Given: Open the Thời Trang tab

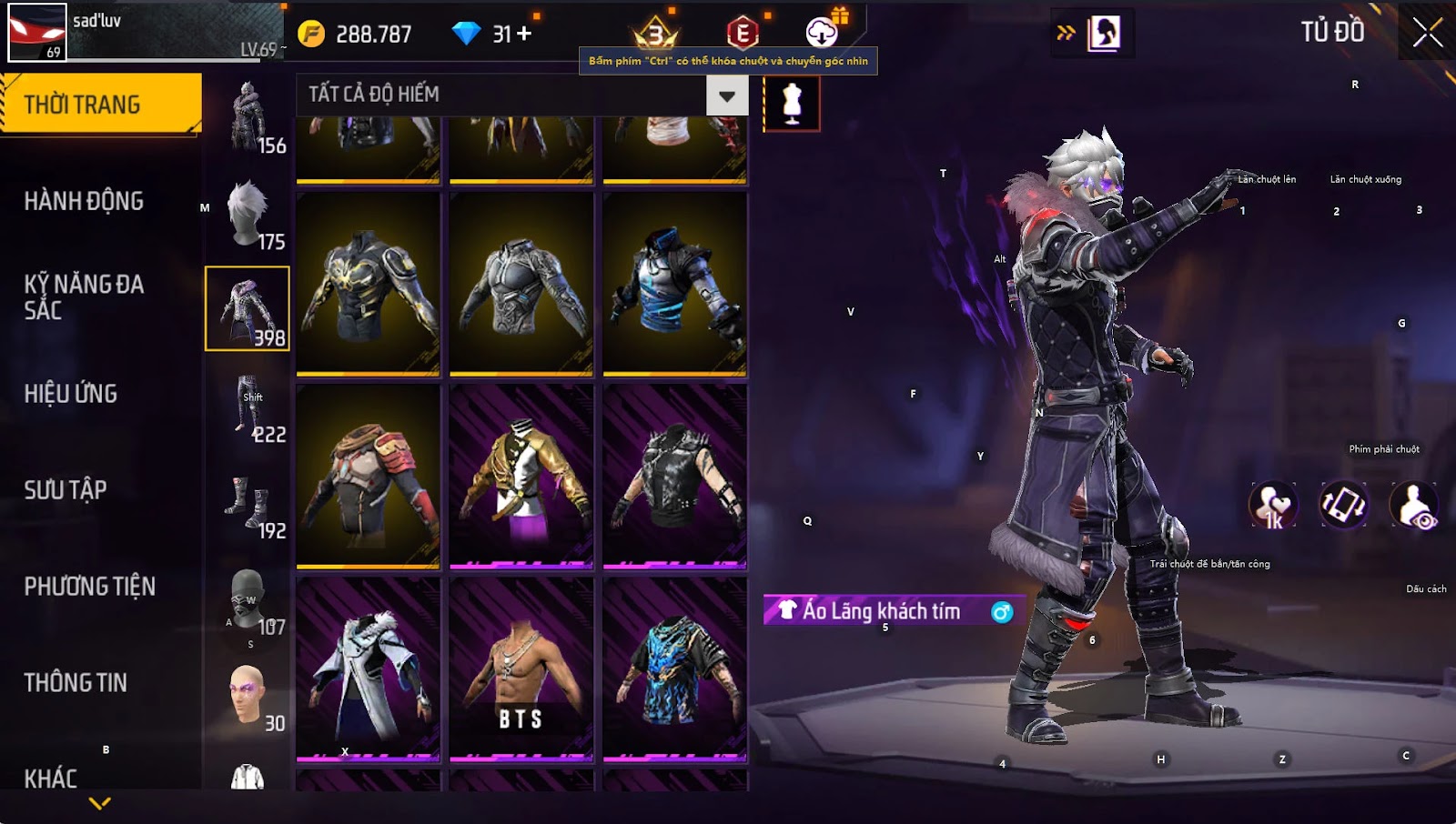Looking at the screenshot, I should pos(100,105).
